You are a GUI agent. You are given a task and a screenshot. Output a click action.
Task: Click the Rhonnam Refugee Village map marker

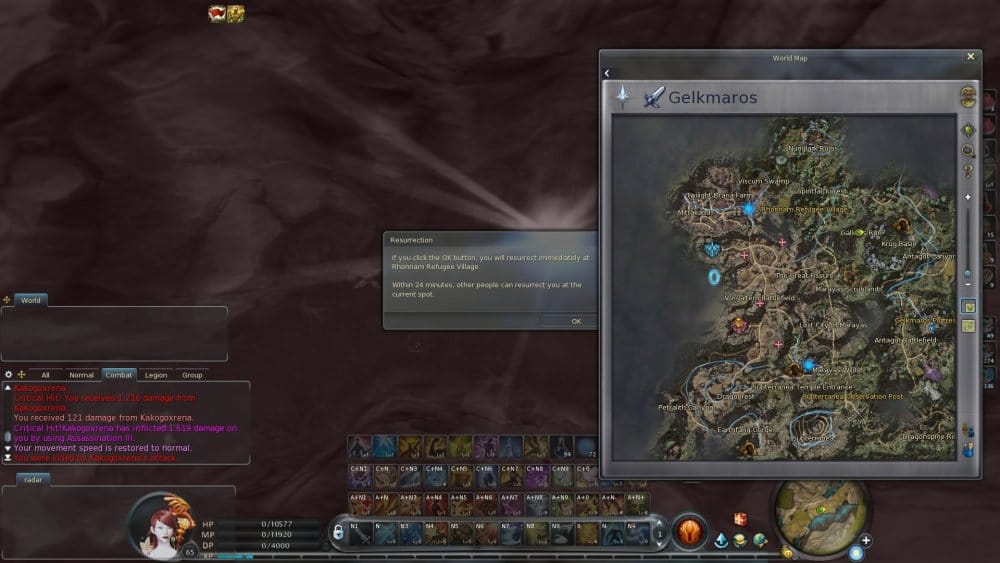click(x=749, y=209)
